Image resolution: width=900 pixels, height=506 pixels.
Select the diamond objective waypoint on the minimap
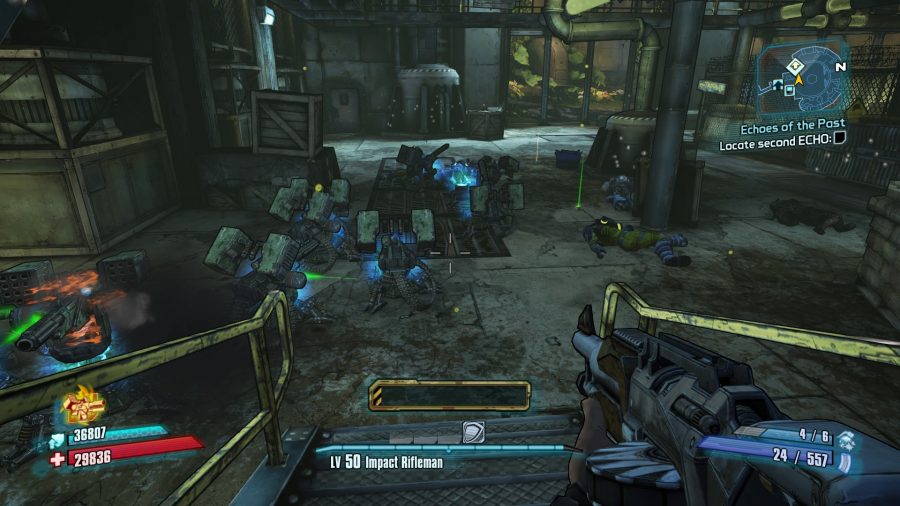[x=794, y=64]
